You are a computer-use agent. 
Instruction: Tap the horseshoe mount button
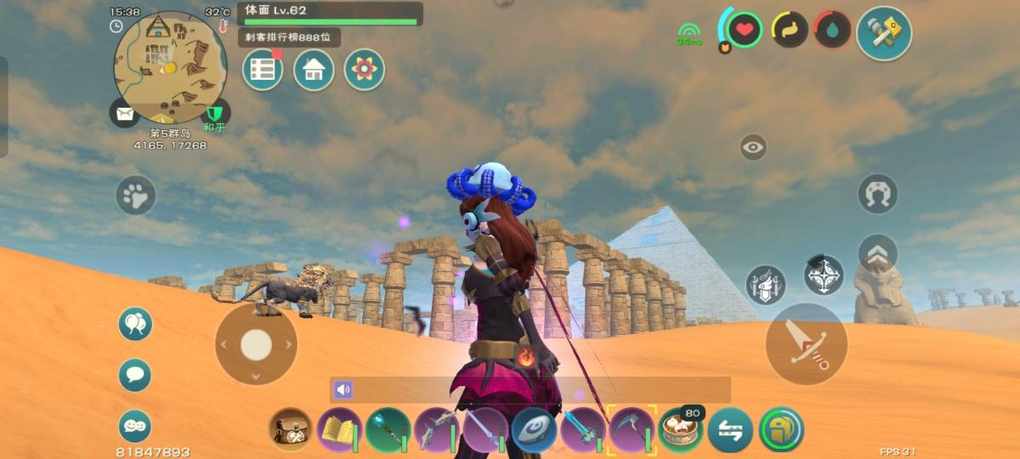point(877,194)
